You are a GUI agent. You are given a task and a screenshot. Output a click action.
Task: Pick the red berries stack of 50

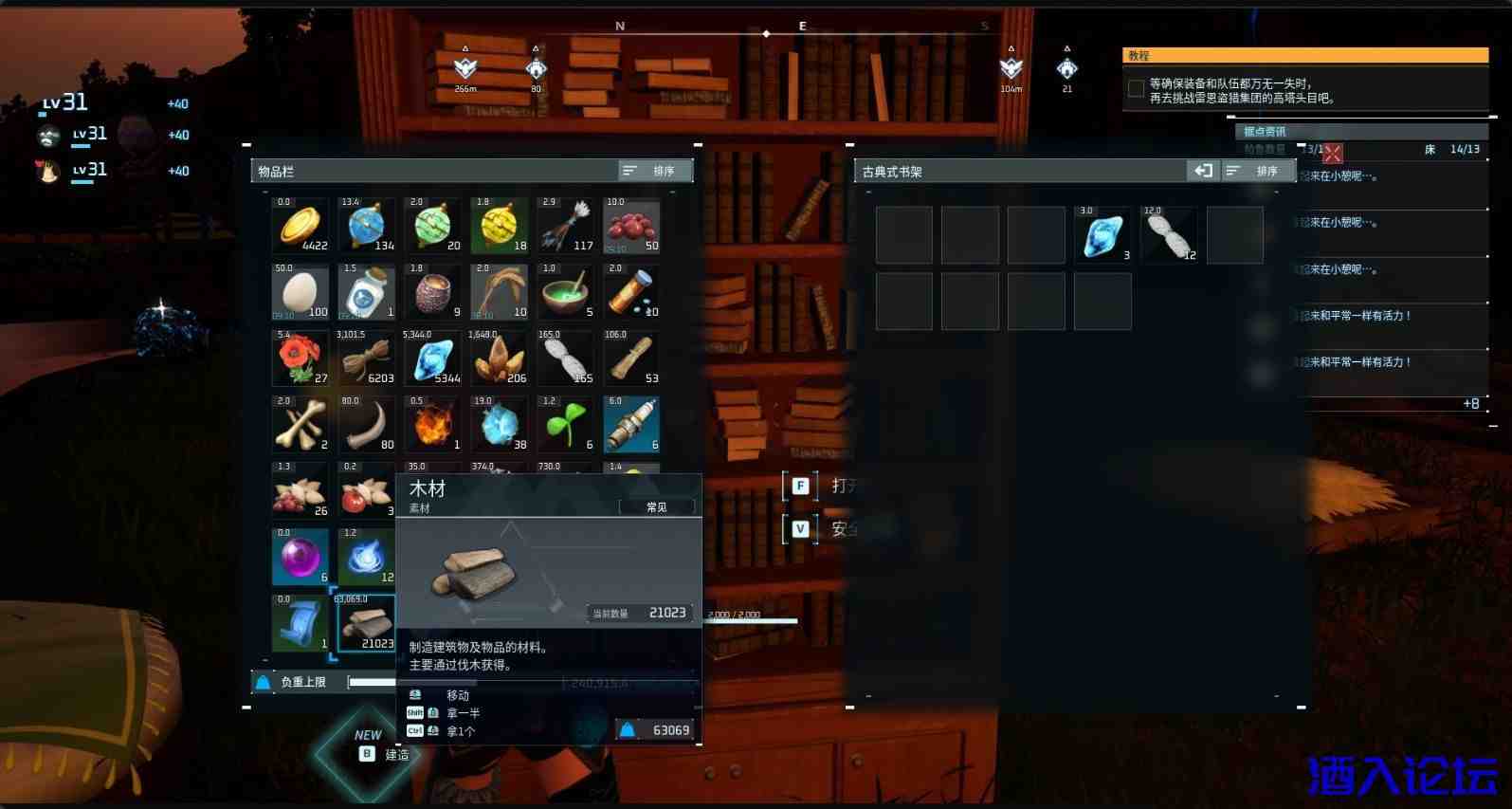pyautogui.click(x=632, y=227)
